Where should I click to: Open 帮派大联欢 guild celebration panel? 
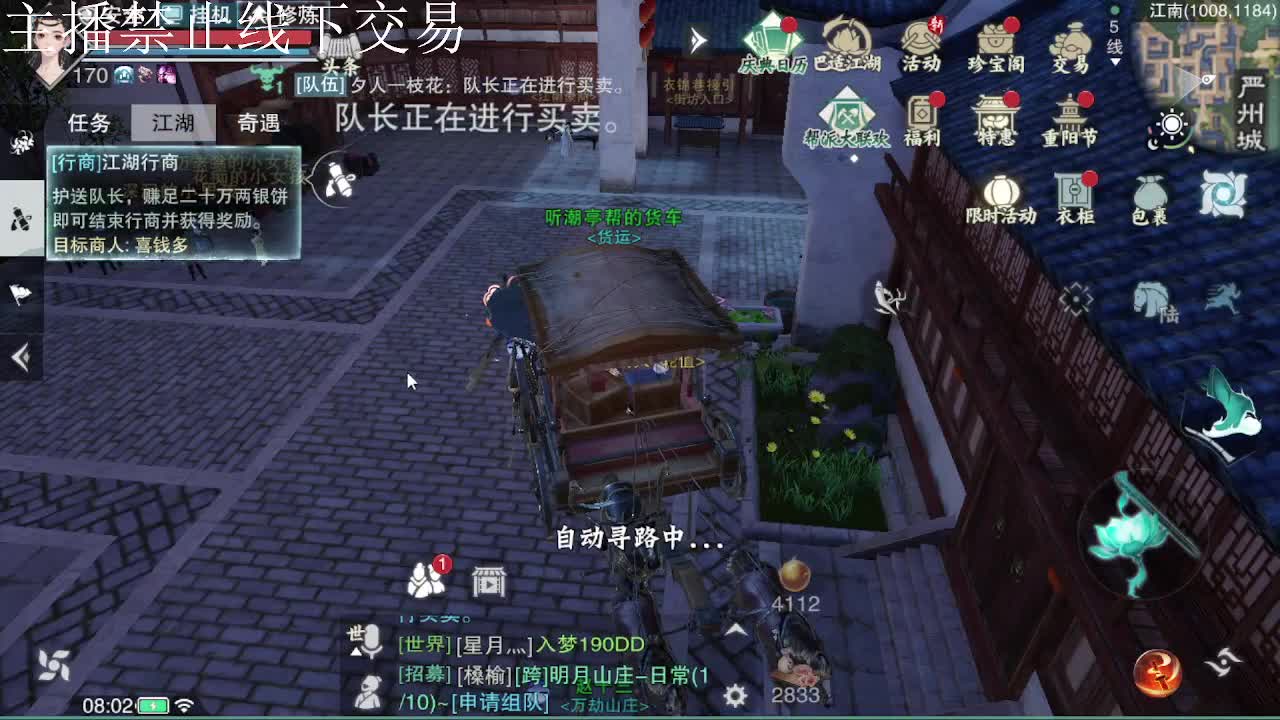click(x=847, y=110)
